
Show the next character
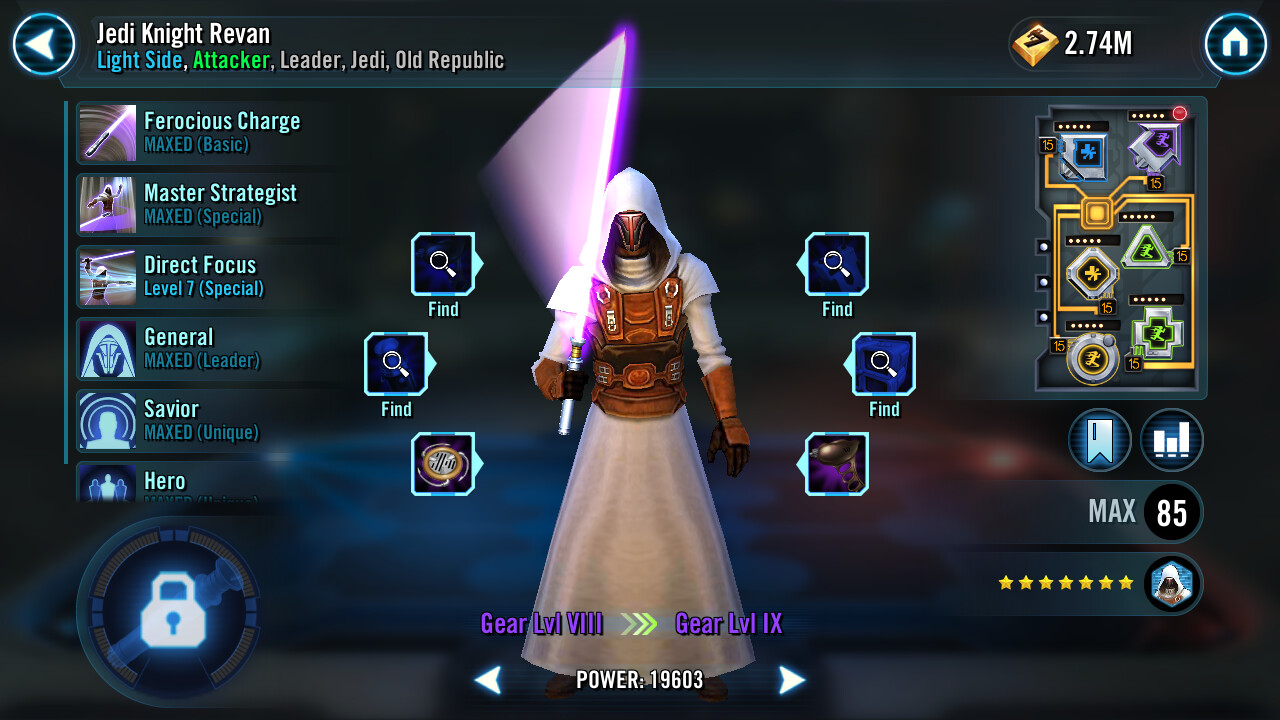[x=791, y=681]
